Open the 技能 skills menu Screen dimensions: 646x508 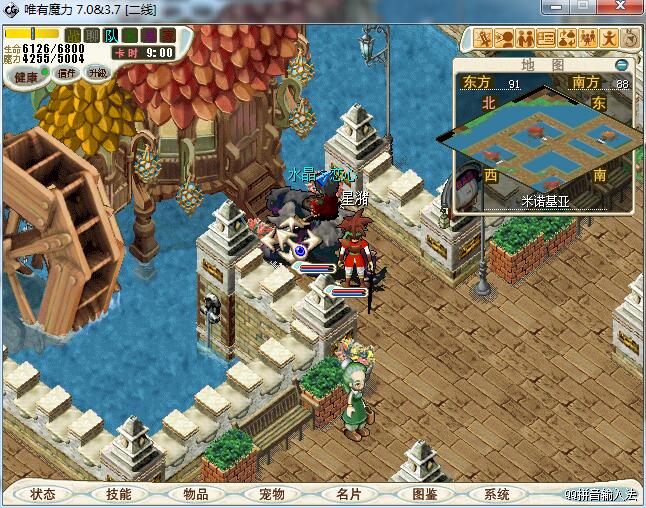tap(118, 494)
